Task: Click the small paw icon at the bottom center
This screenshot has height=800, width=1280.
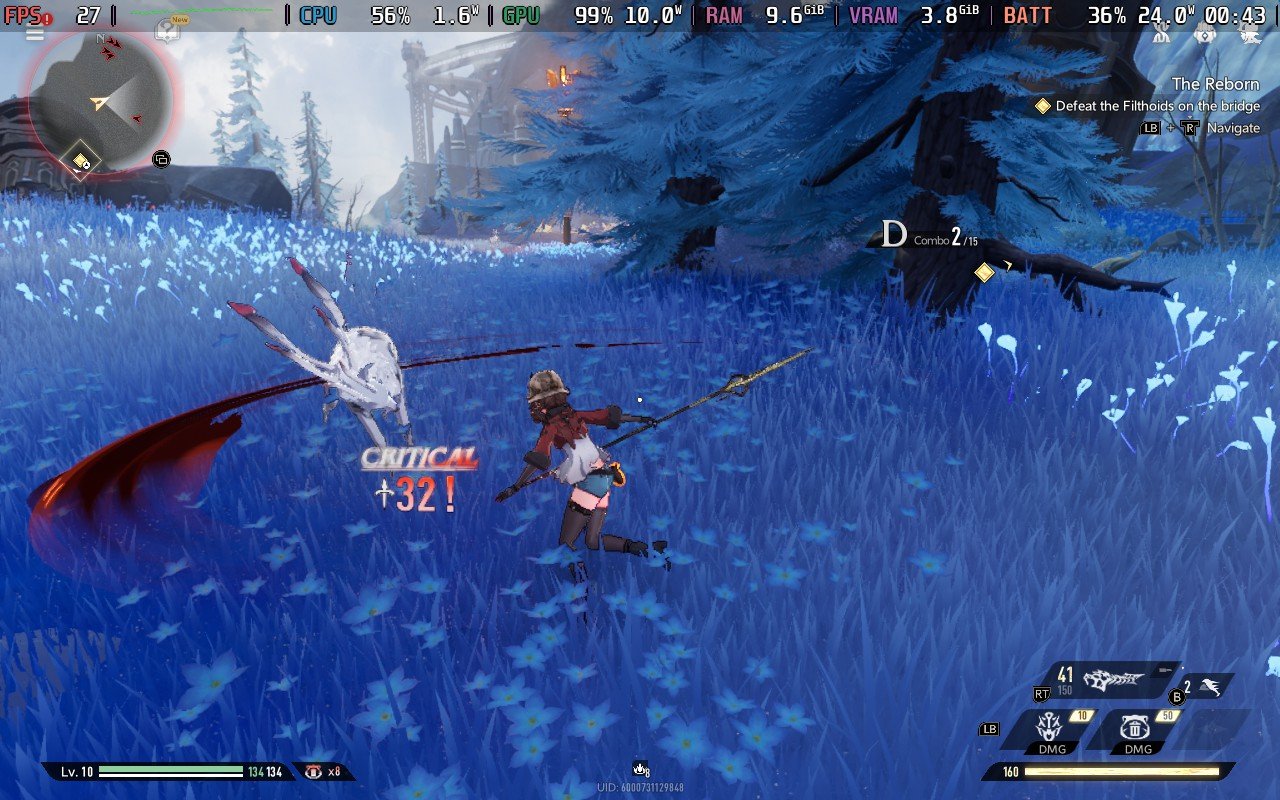Action: pyautogui.click(x=640, y=769)
